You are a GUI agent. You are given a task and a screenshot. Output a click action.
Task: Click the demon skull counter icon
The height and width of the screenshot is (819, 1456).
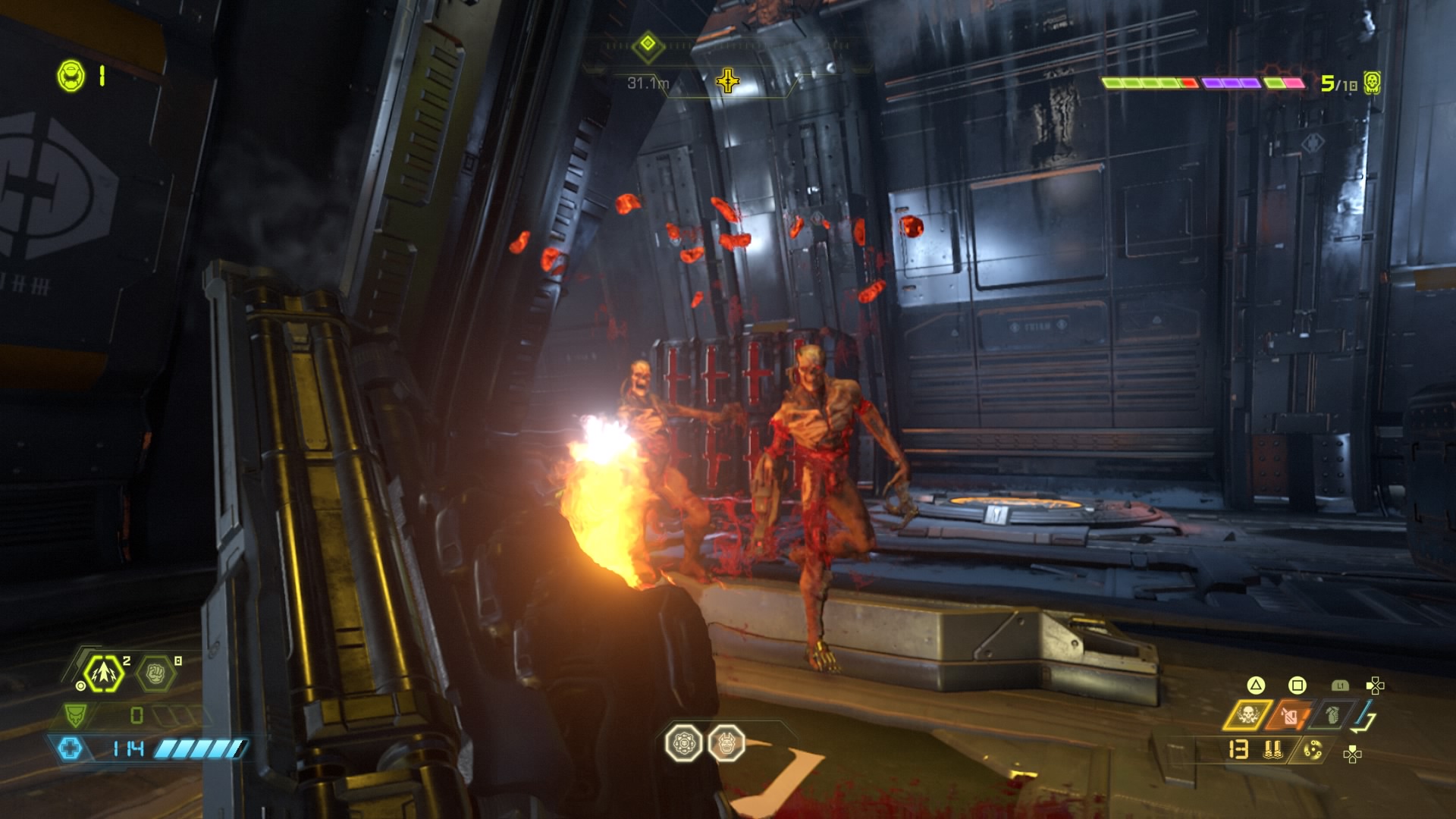[1372, 83]
